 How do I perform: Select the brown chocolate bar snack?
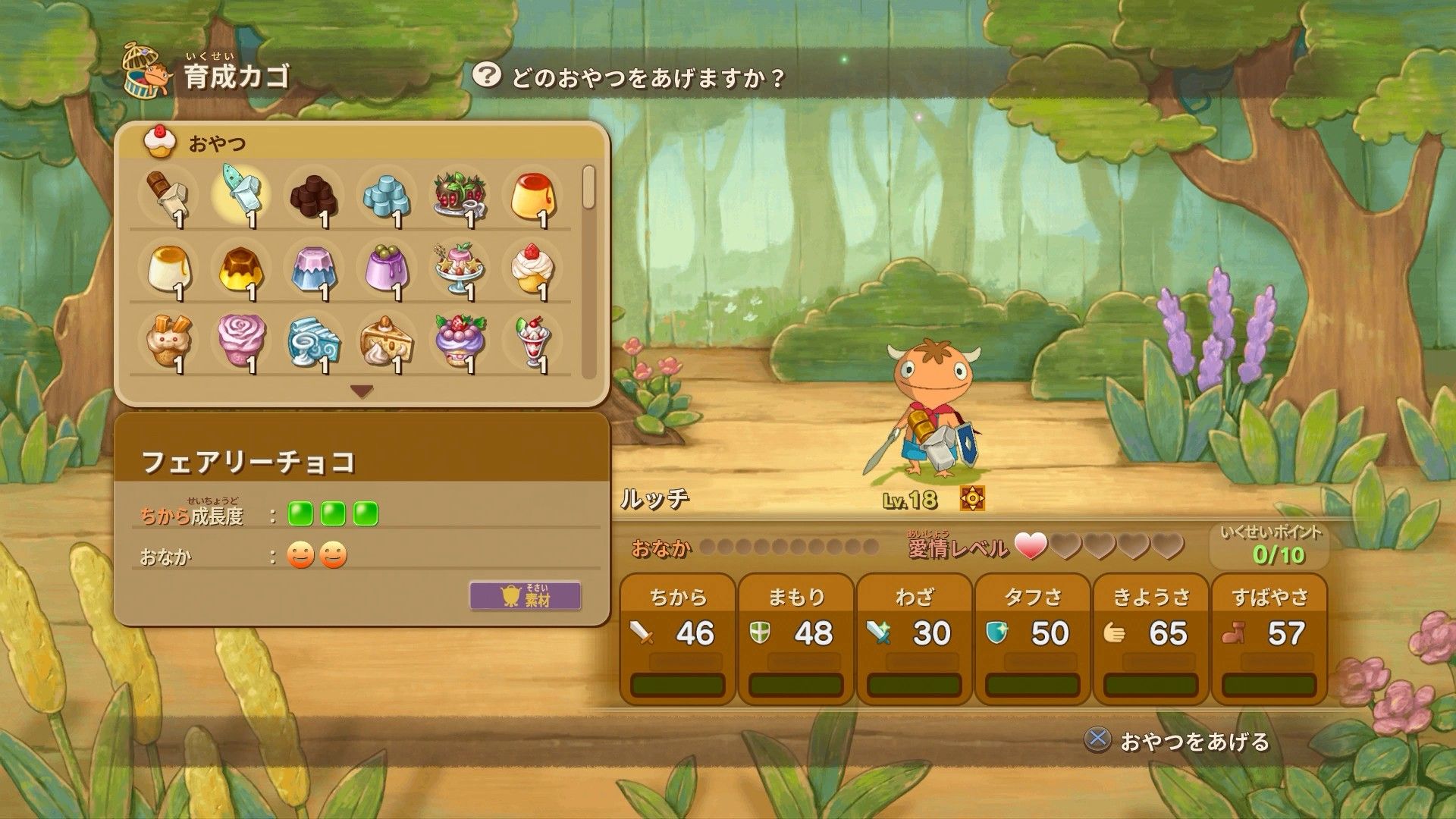[168, 195]
